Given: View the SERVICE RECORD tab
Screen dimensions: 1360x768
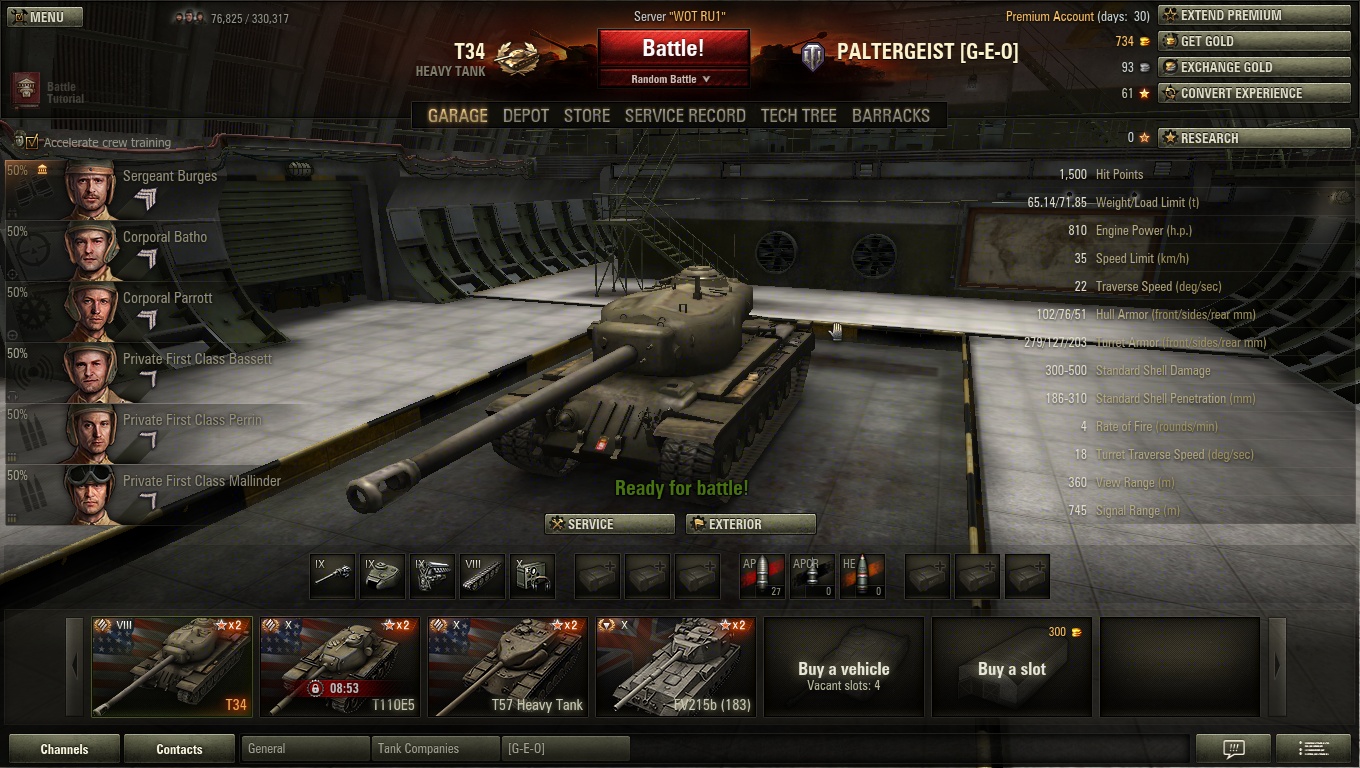Looking at the screenshot, I should (685, 116).
